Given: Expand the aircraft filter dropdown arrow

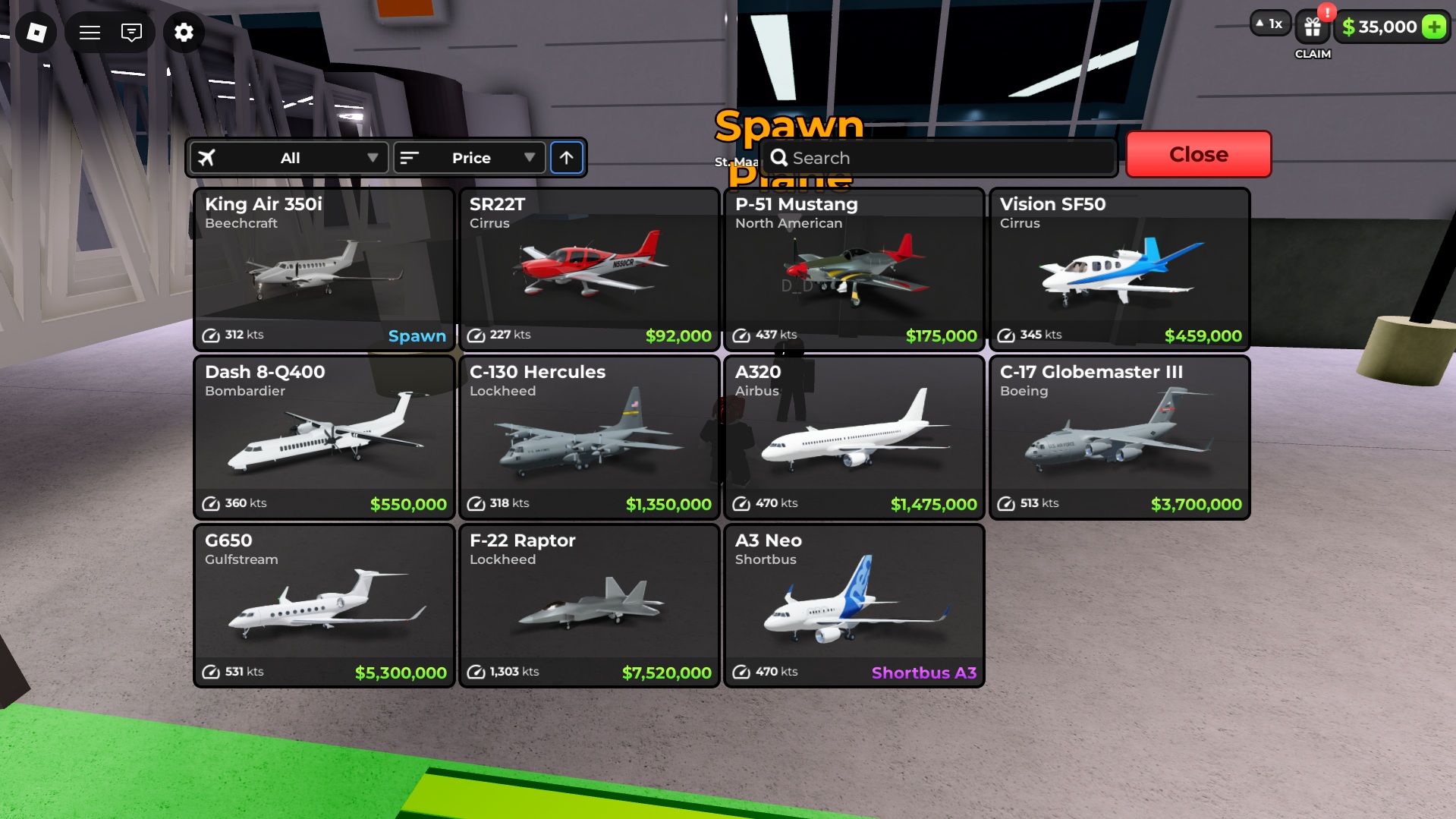Looking at the screenshot, I should pyautogui.click(x=373, y=158).
